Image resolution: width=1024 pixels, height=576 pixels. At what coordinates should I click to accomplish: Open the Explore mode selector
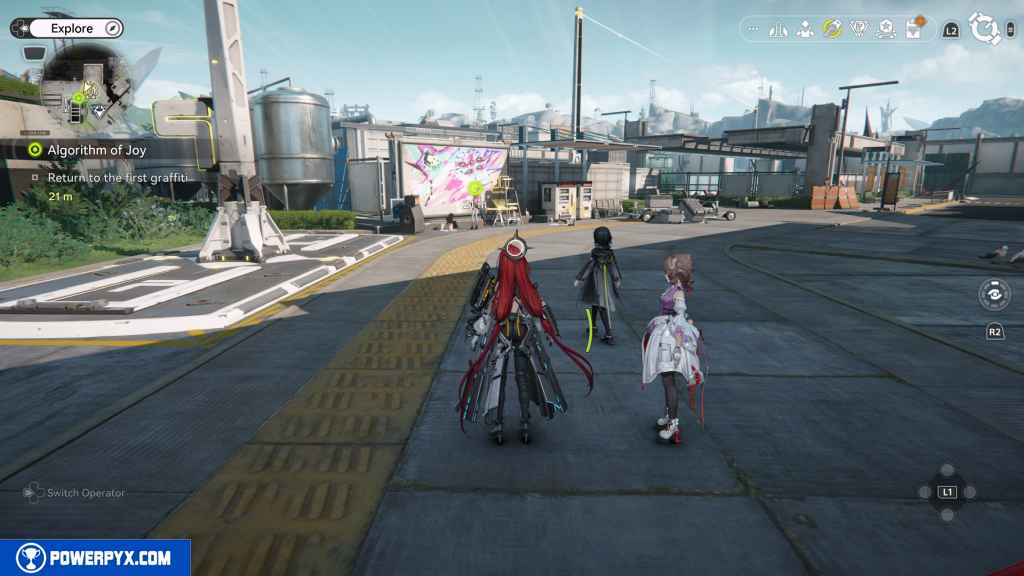coord(71,29)
